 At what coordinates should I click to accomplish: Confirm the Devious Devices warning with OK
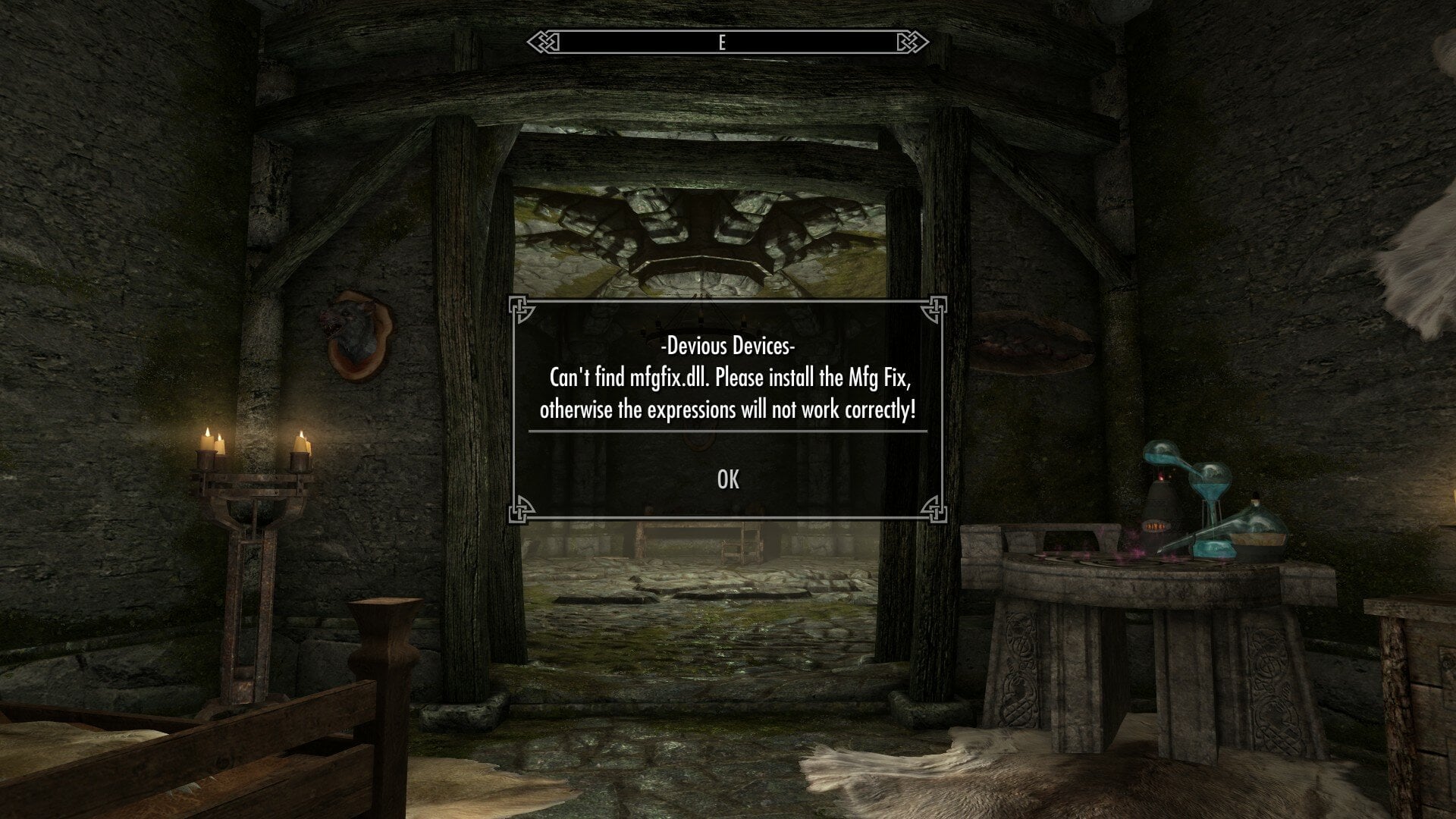click(728, 479)
